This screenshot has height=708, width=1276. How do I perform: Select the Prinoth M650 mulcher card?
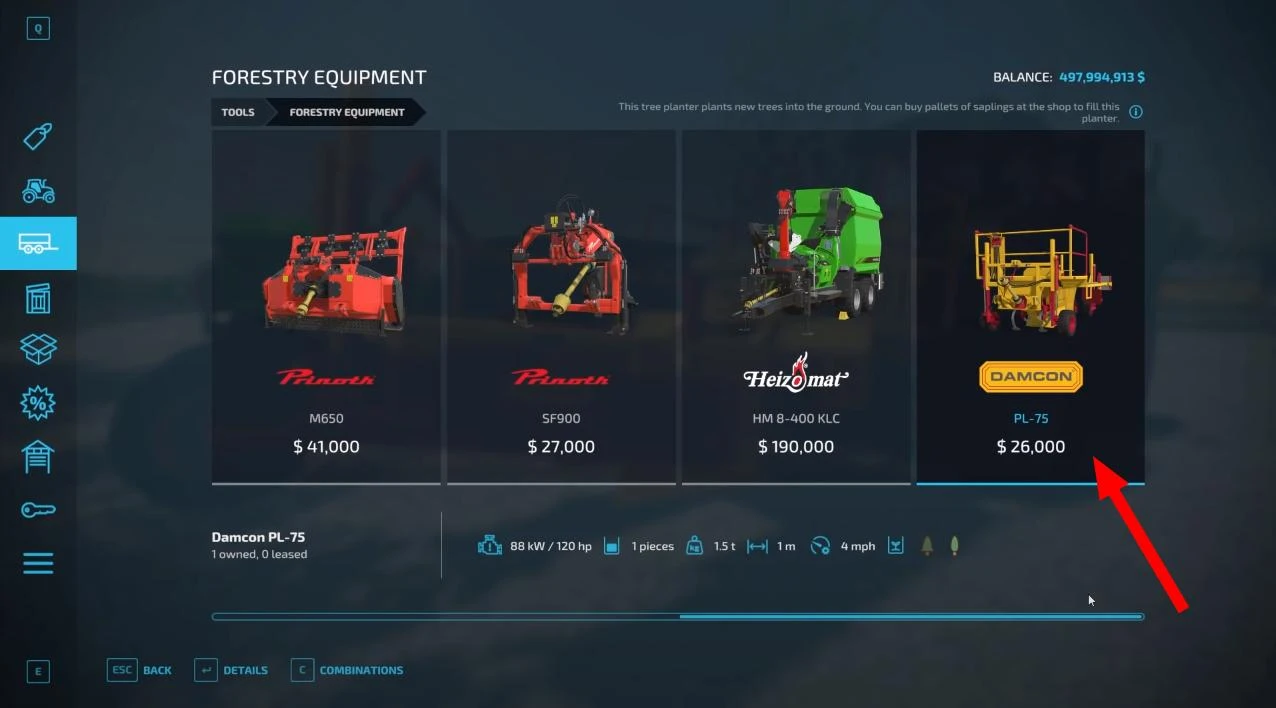pos(326,306)
